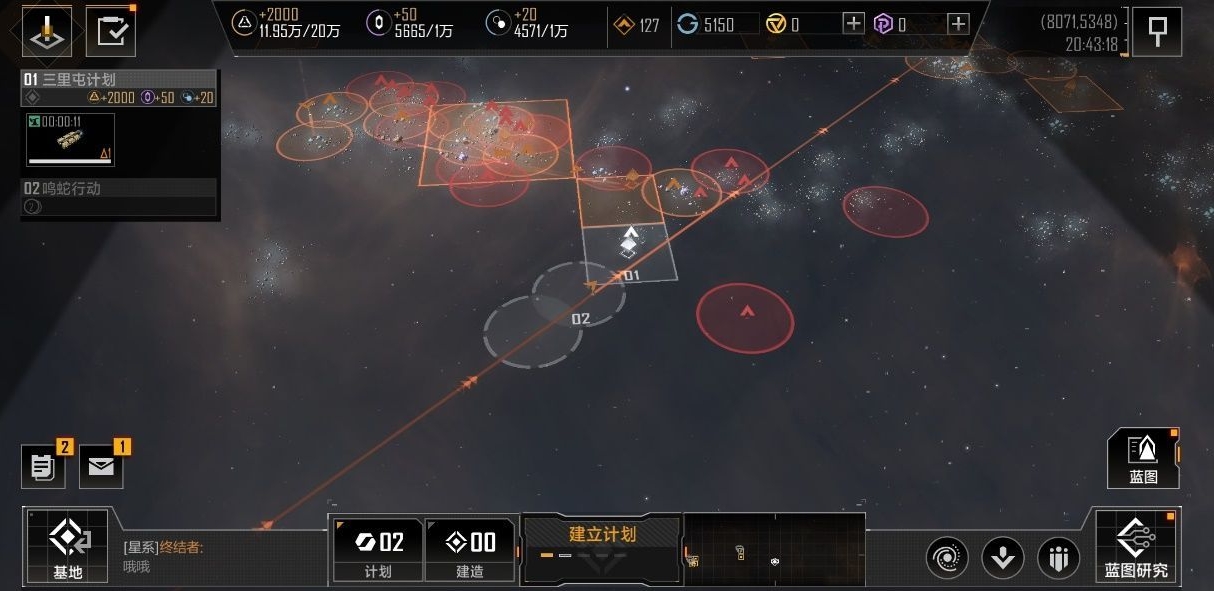1214x591 pixels.
Task: Open the three-figures group round icon
Action: coord(1058,557)
